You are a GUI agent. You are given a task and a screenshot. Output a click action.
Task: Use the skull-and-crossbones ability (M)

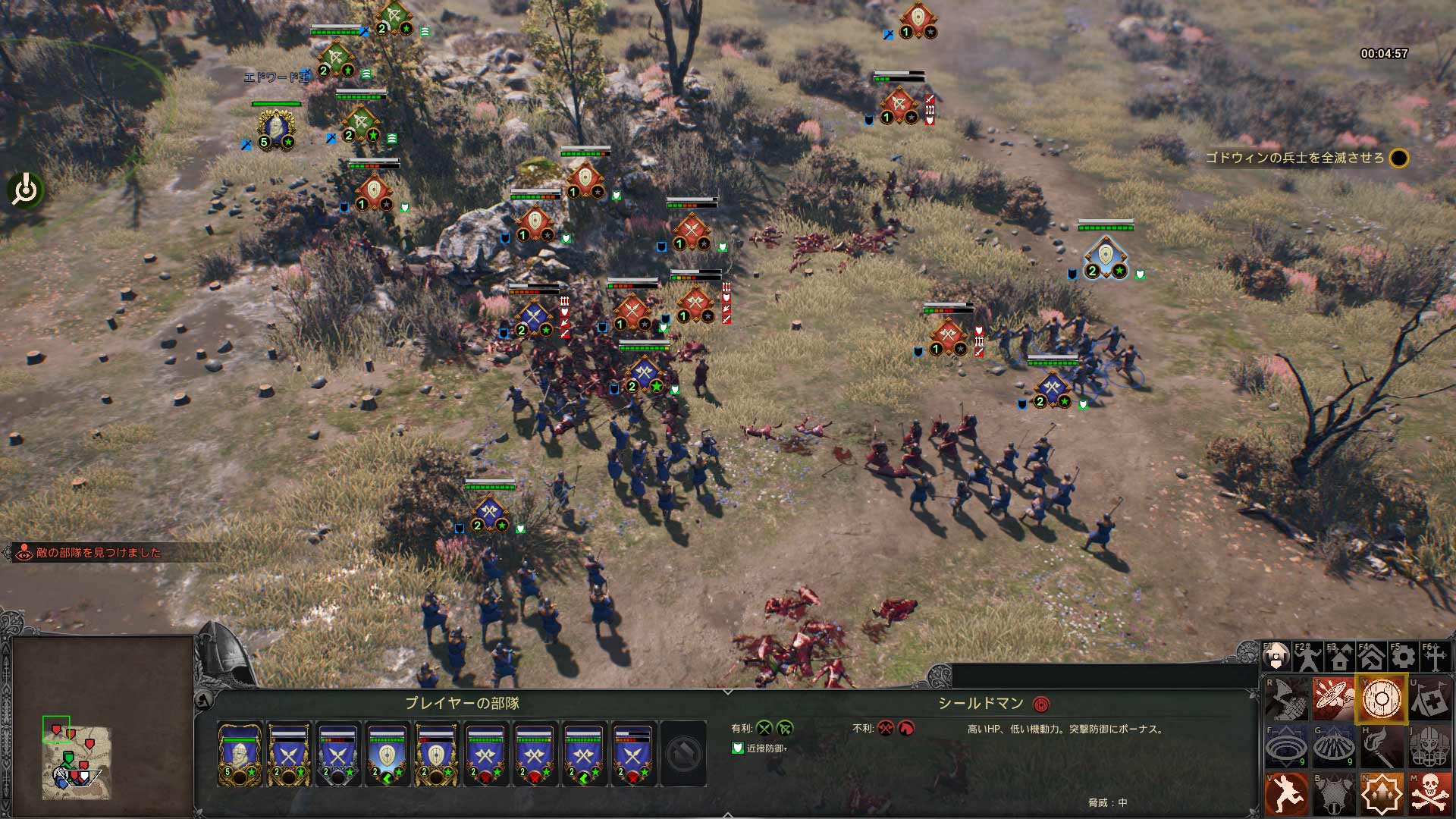(x=1430, y=794)
